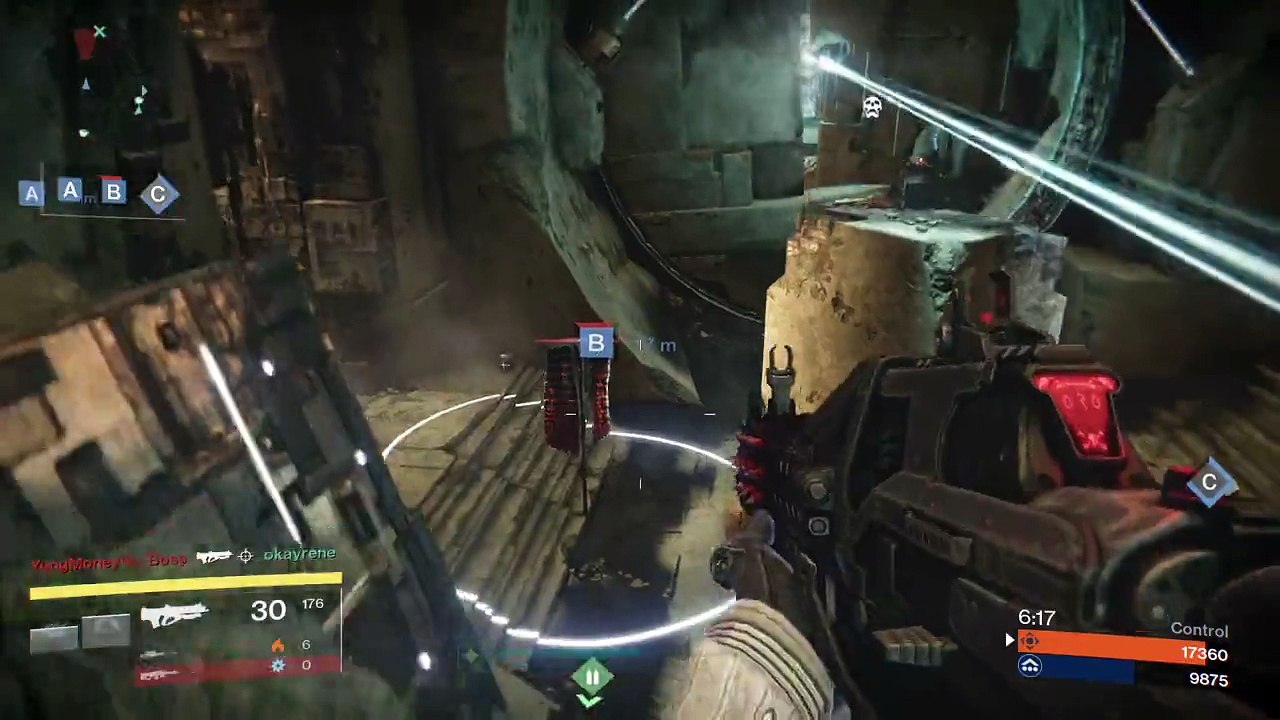The width and height of the screenshot is (1280, 720).
Task: Click the skull marker near the laser beam
Action: [x=872, y=107]
